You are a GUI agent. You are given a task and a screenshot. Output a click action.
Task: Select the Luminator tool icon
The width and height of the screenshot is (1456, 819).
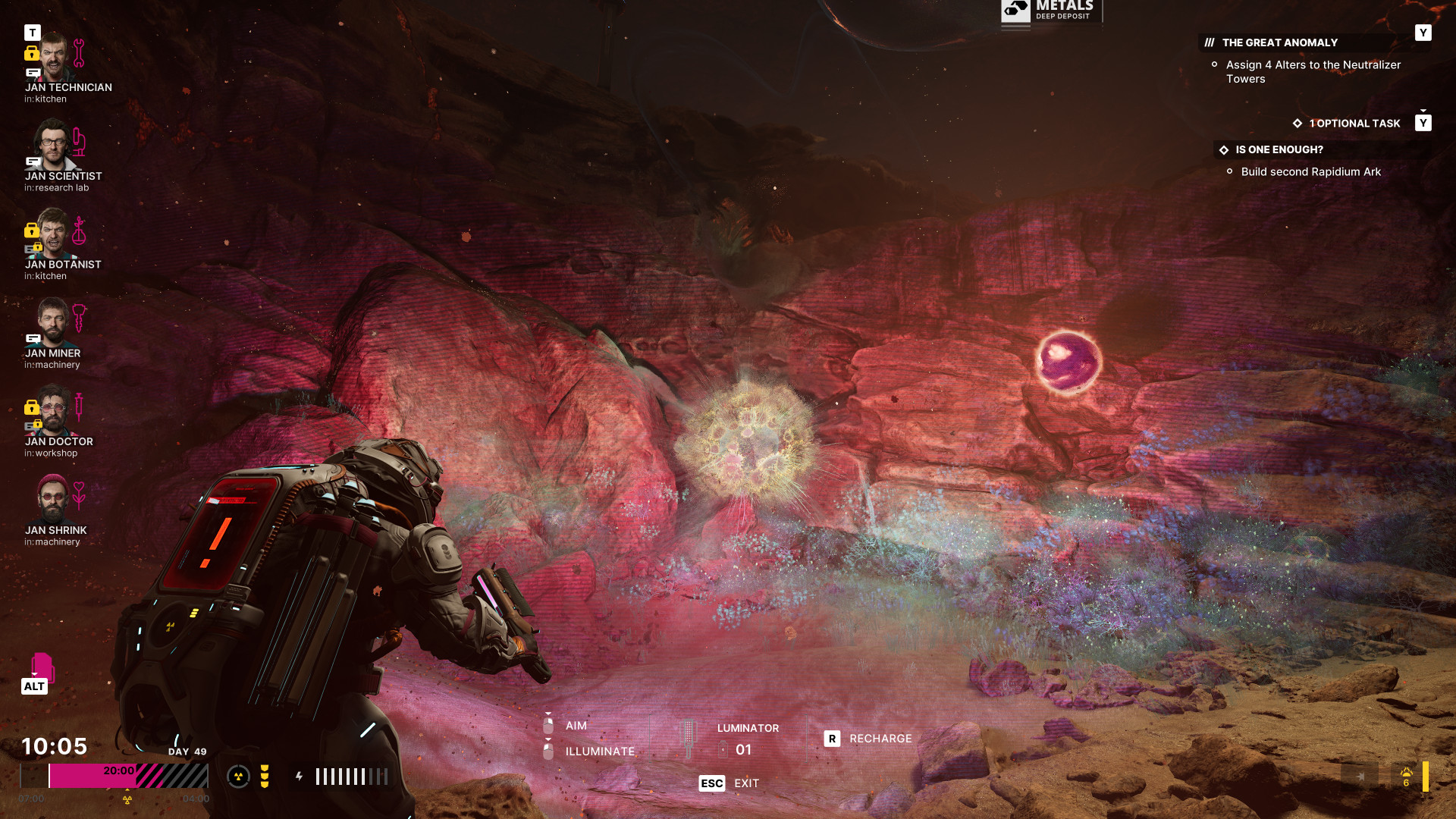pos(689,739)
